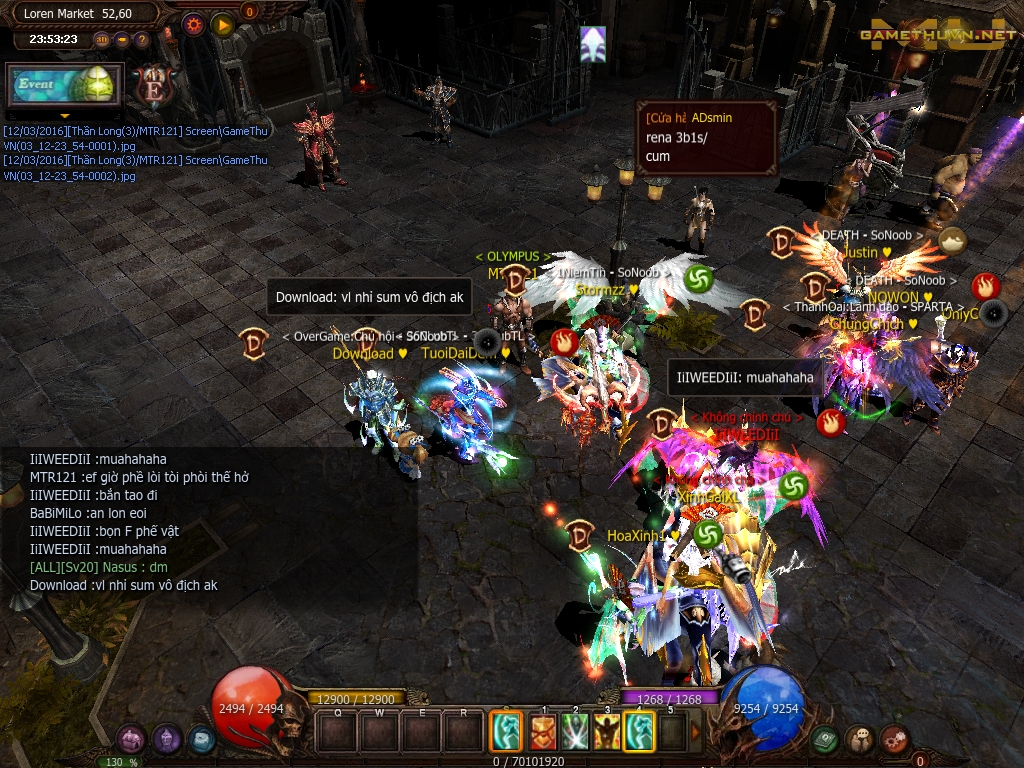Click the orange gear settings button
The image size is (1024, 768).
coord(194,24)
